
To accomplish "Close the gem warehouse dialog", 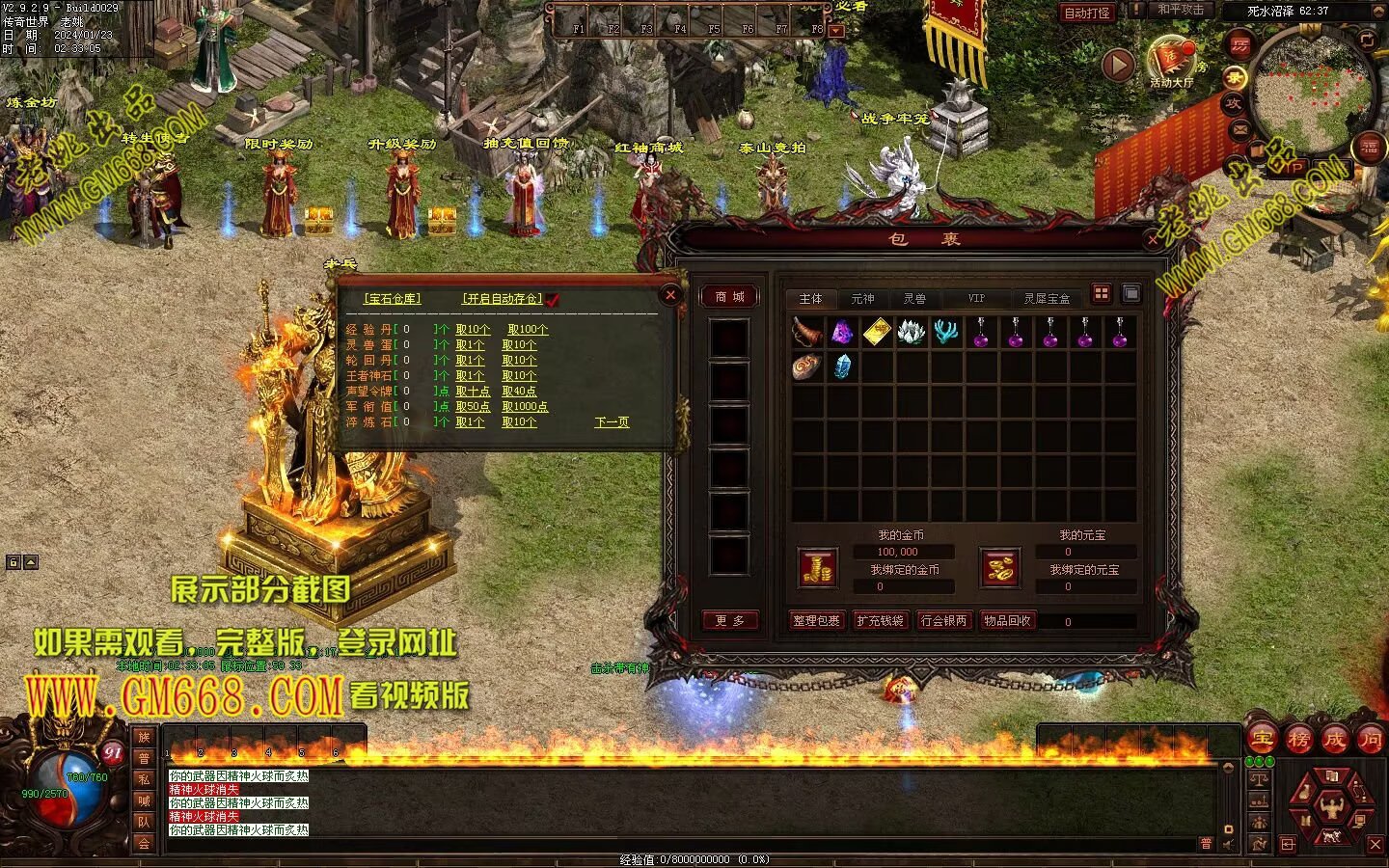I will click(670, 294).
